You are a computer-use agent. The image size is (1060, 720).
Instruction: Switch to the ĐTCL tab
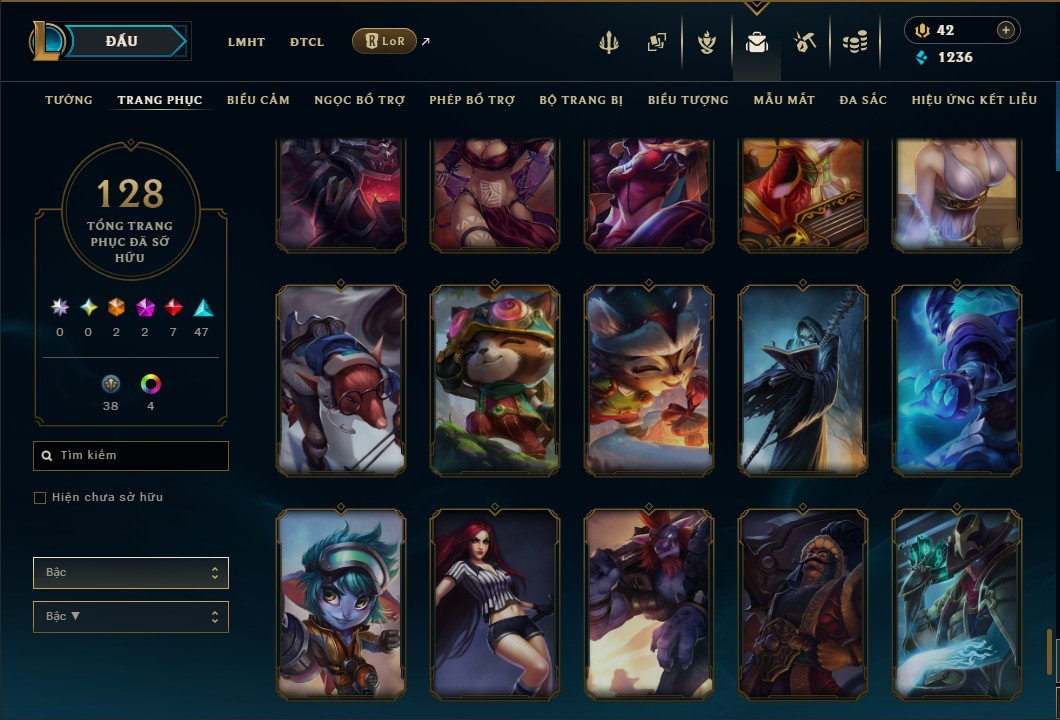click(x=307, y=42)
